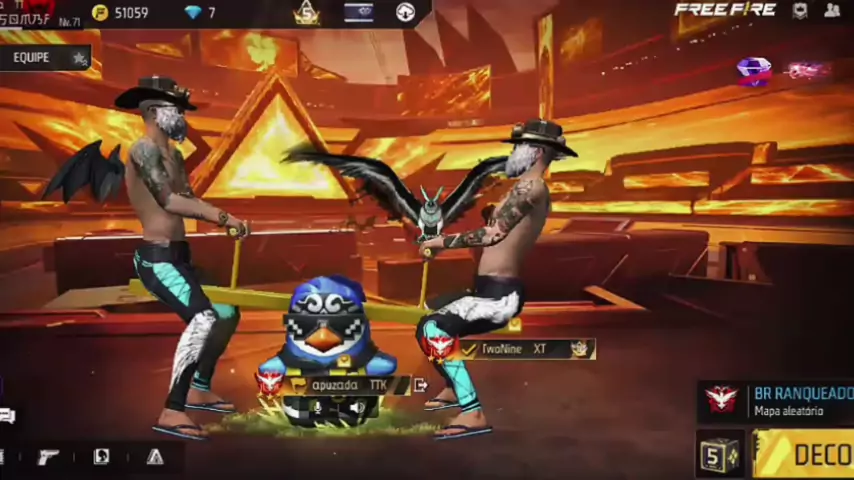Open the diamonds top-up counter
Viewport: 854px width, 480px height.
[200, 13]
